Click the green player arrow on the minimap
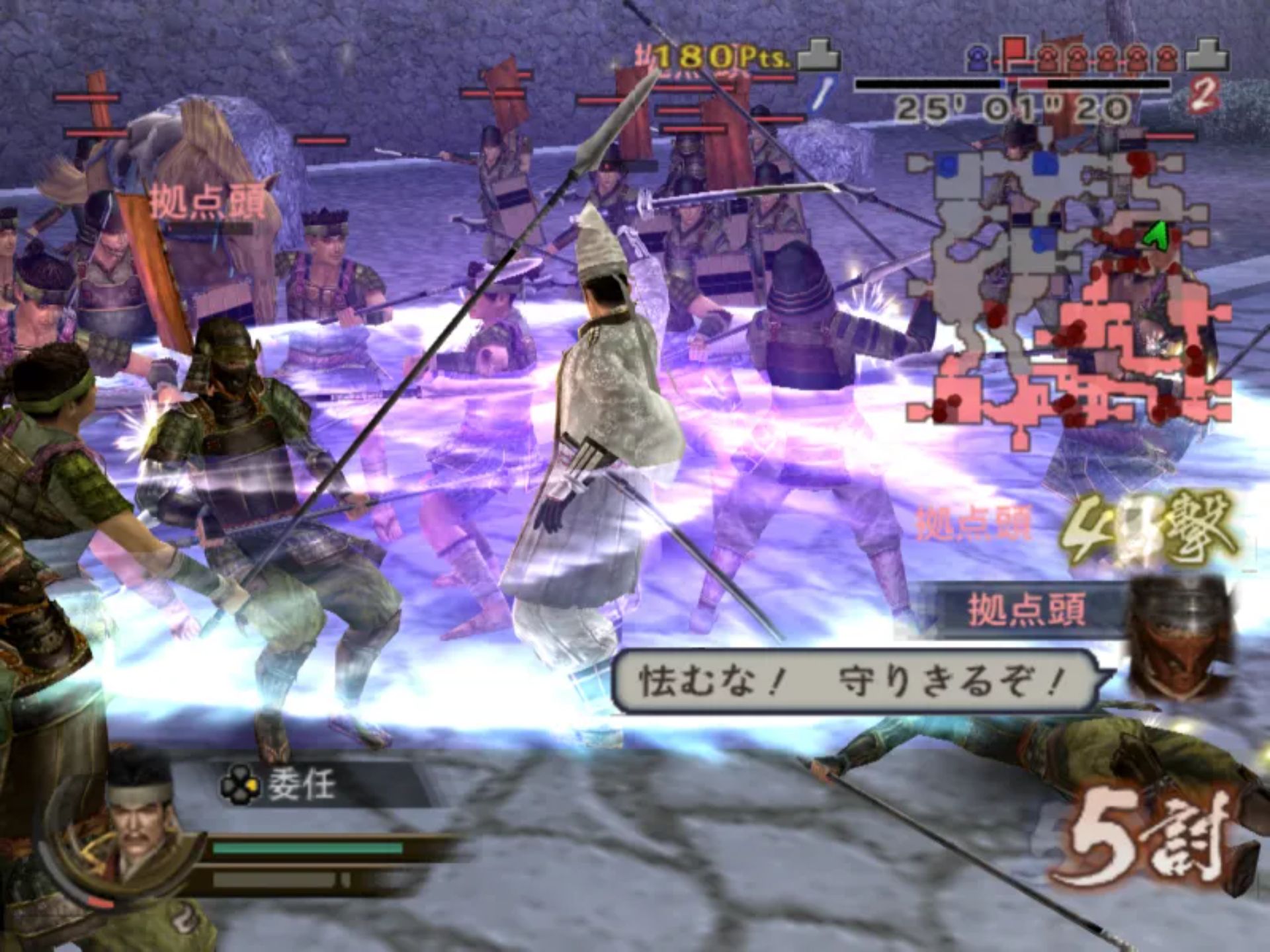 [1156, 235]
